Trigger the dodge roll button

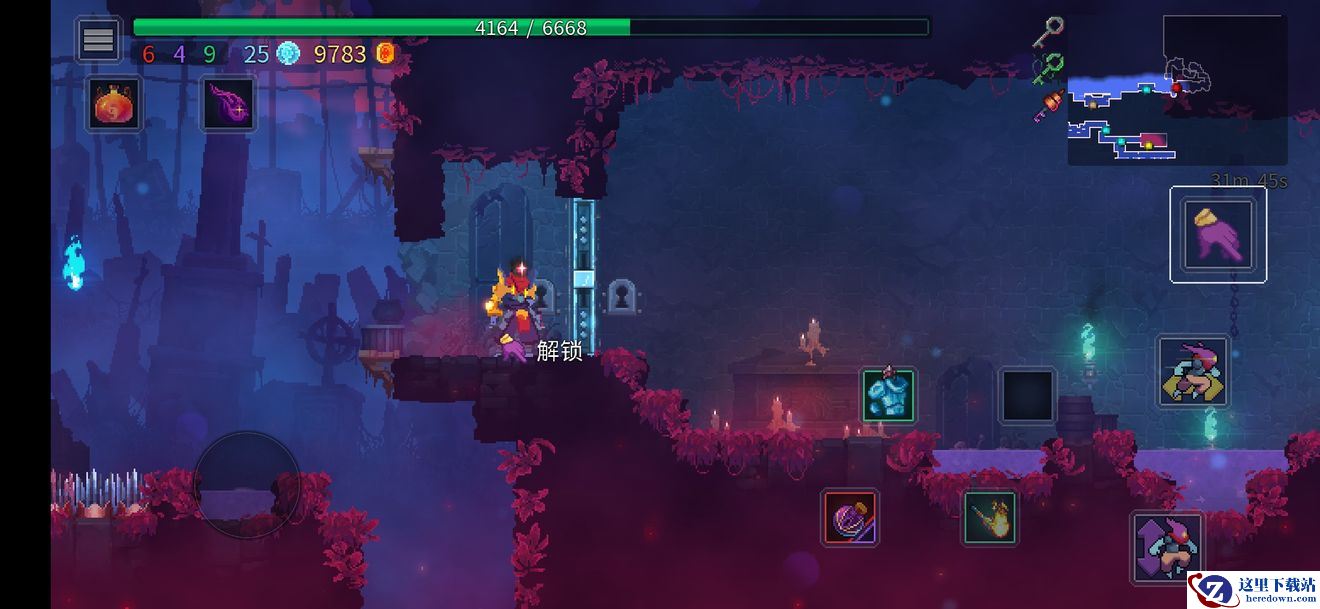(1193, 372)
